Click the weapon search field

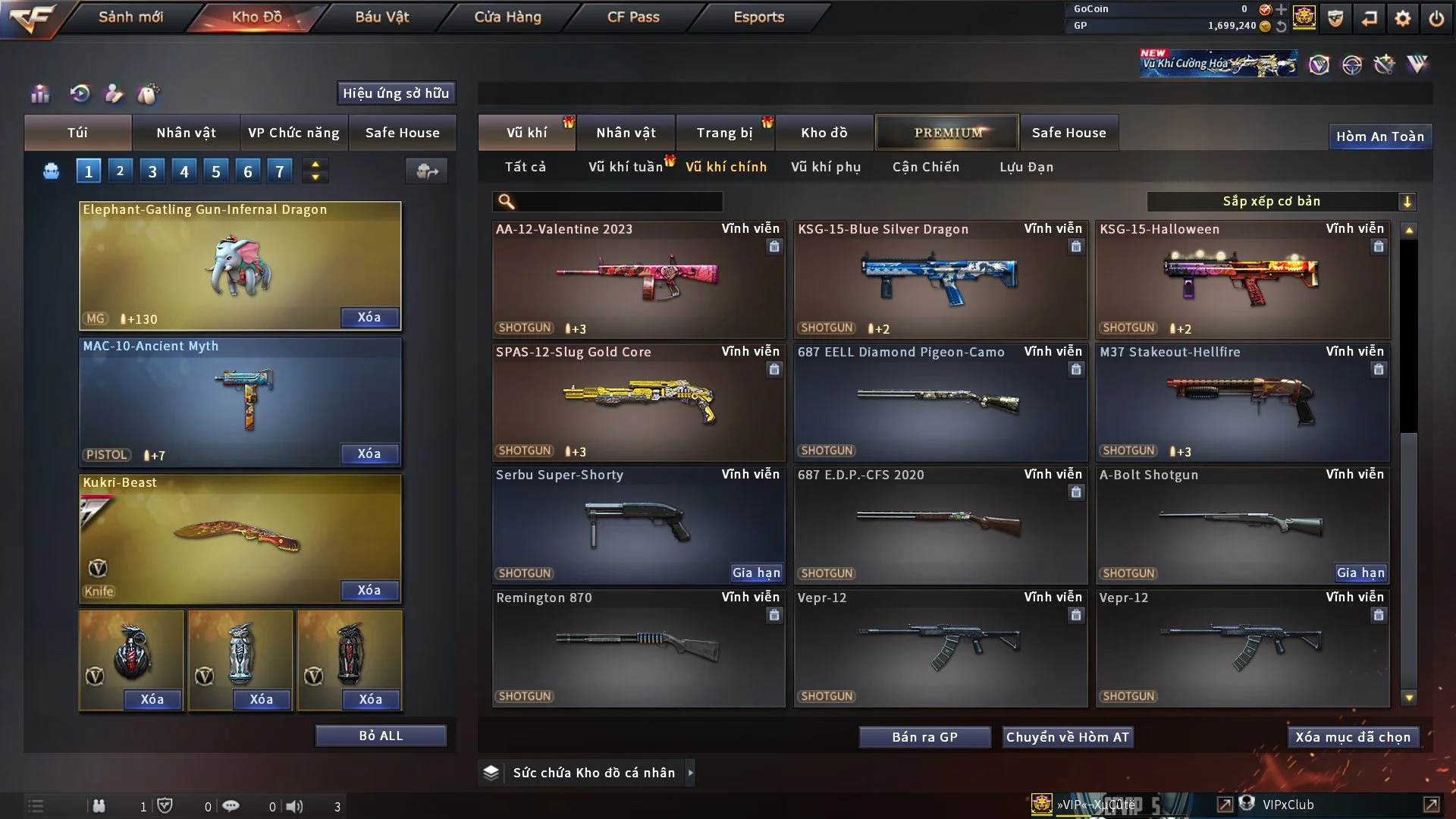point(618,202)
